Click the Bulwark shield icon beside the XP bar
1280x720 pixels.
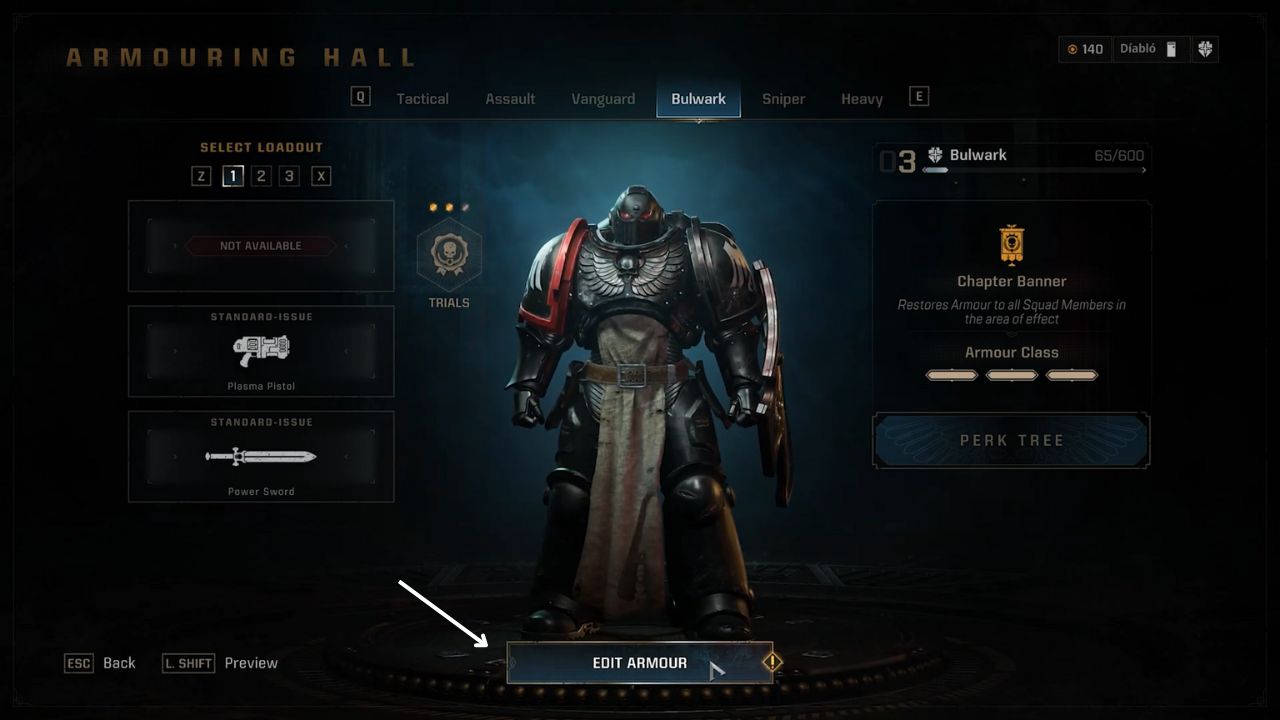[x=935, y=154]
